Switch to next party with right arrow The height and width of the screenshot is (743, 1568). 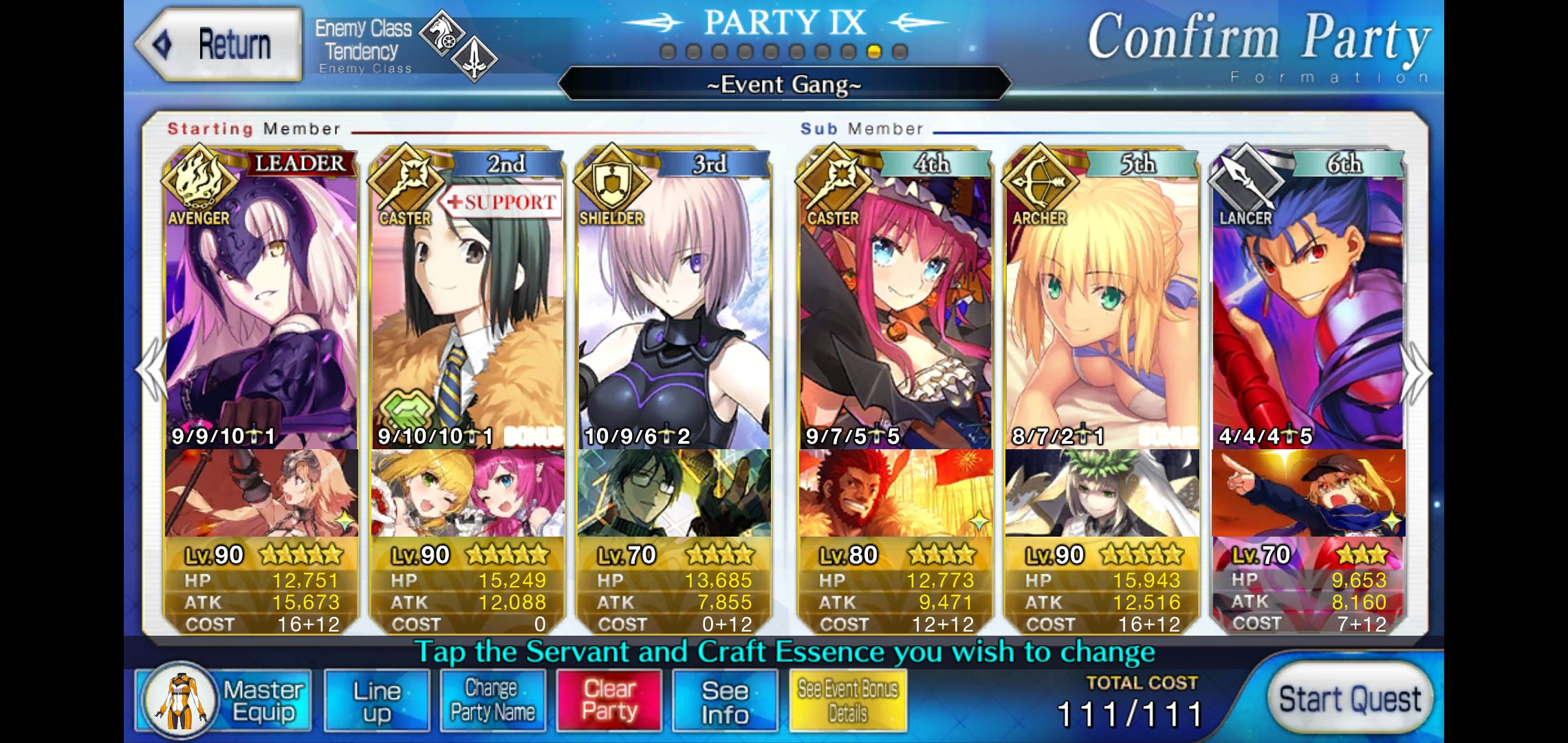pos(1417,373)
